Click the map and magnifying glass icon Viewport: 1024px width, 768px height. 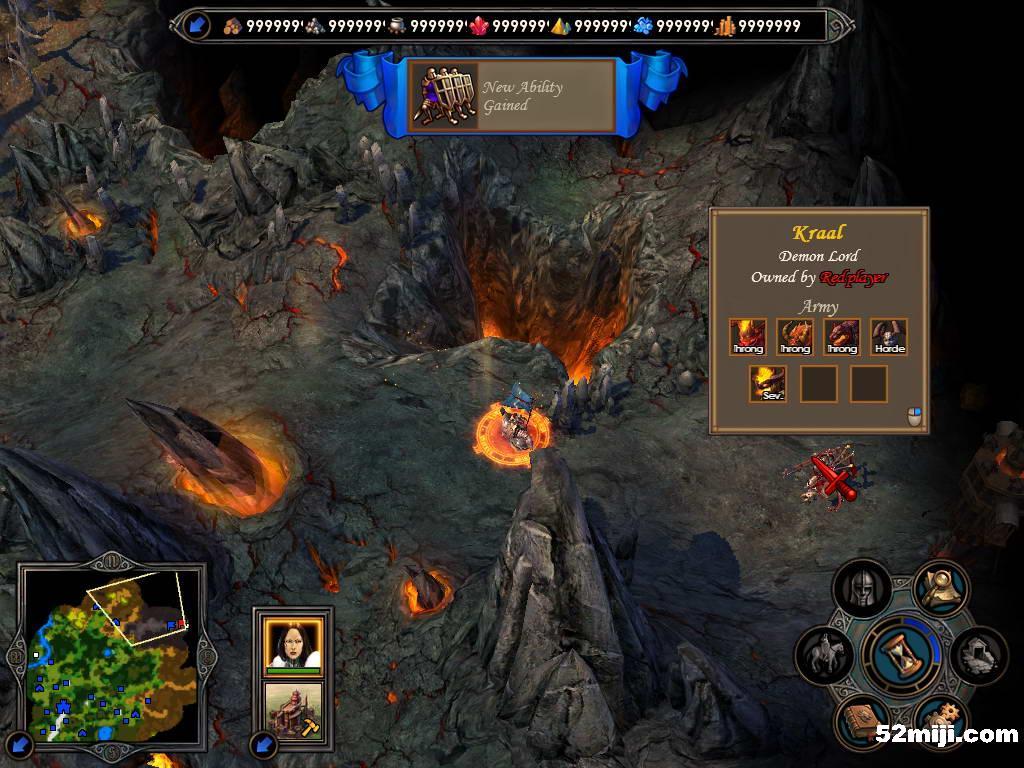[x=941, y=589]
